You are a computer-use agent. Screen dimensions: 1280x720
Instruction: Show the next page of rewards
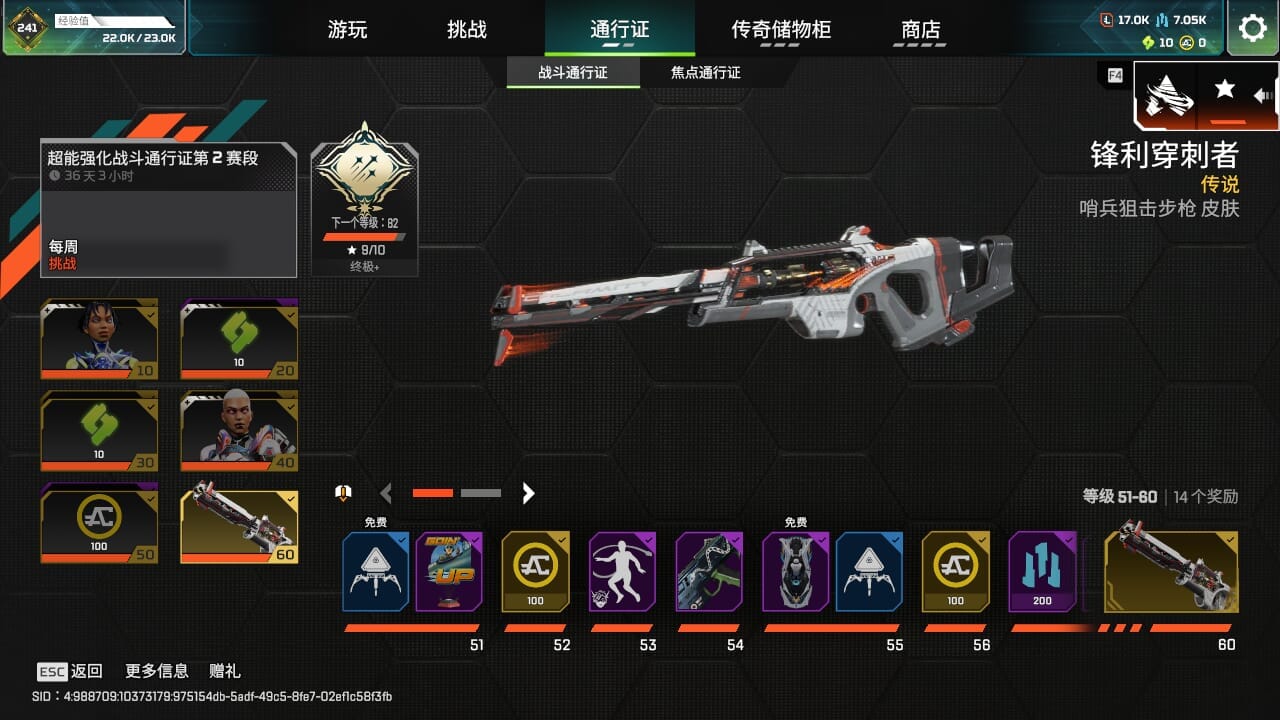point(529,493)
